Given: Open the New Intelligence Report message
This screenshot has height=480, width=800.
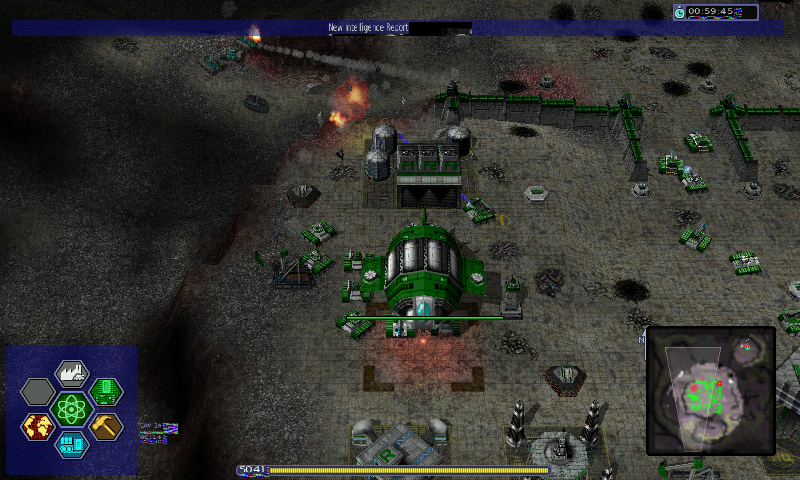Looking at the screenshot, I should click(x=368, y=28).
